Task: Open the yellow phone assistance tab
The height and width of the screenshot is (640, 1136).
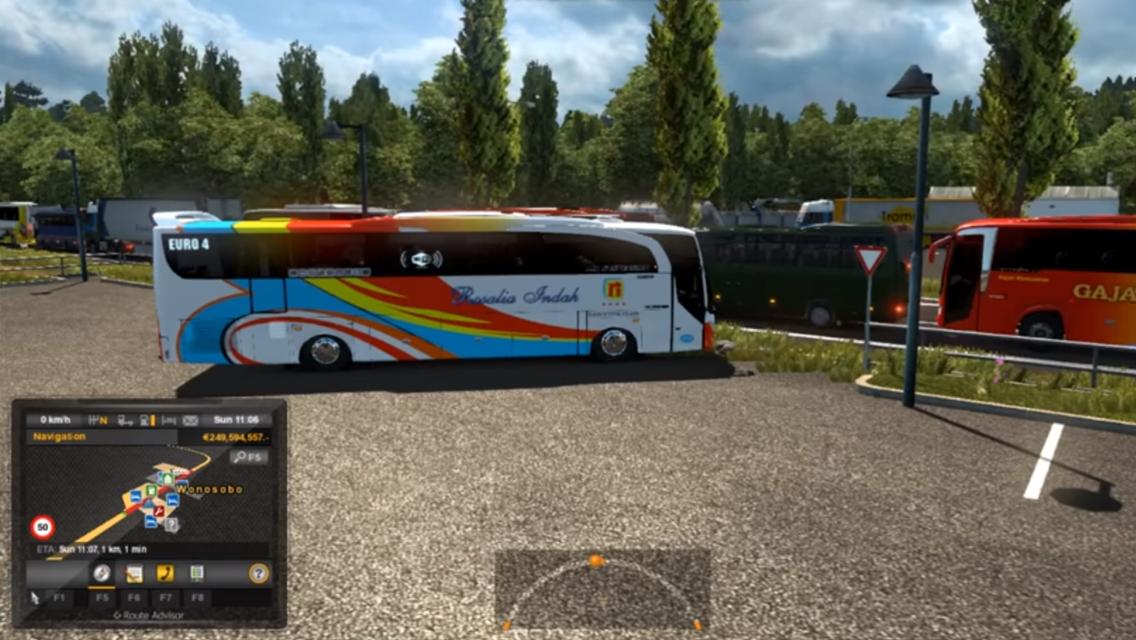Action: click(x=165, y=573)
